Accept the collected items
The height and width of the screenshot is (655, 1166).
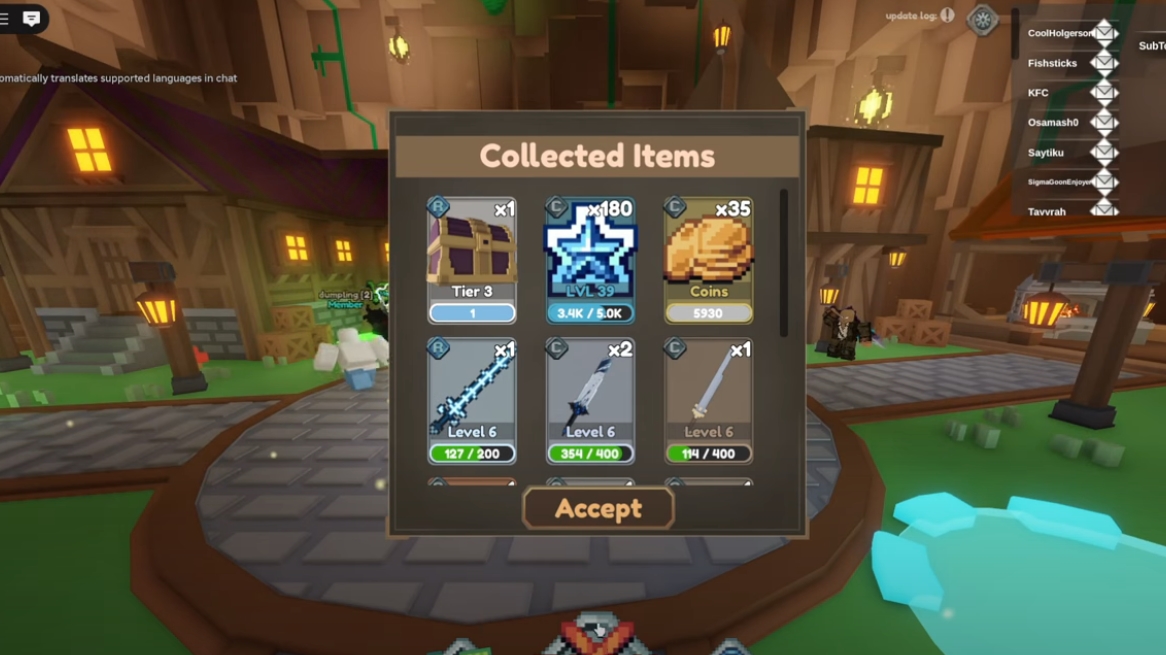tap(598, 509)
